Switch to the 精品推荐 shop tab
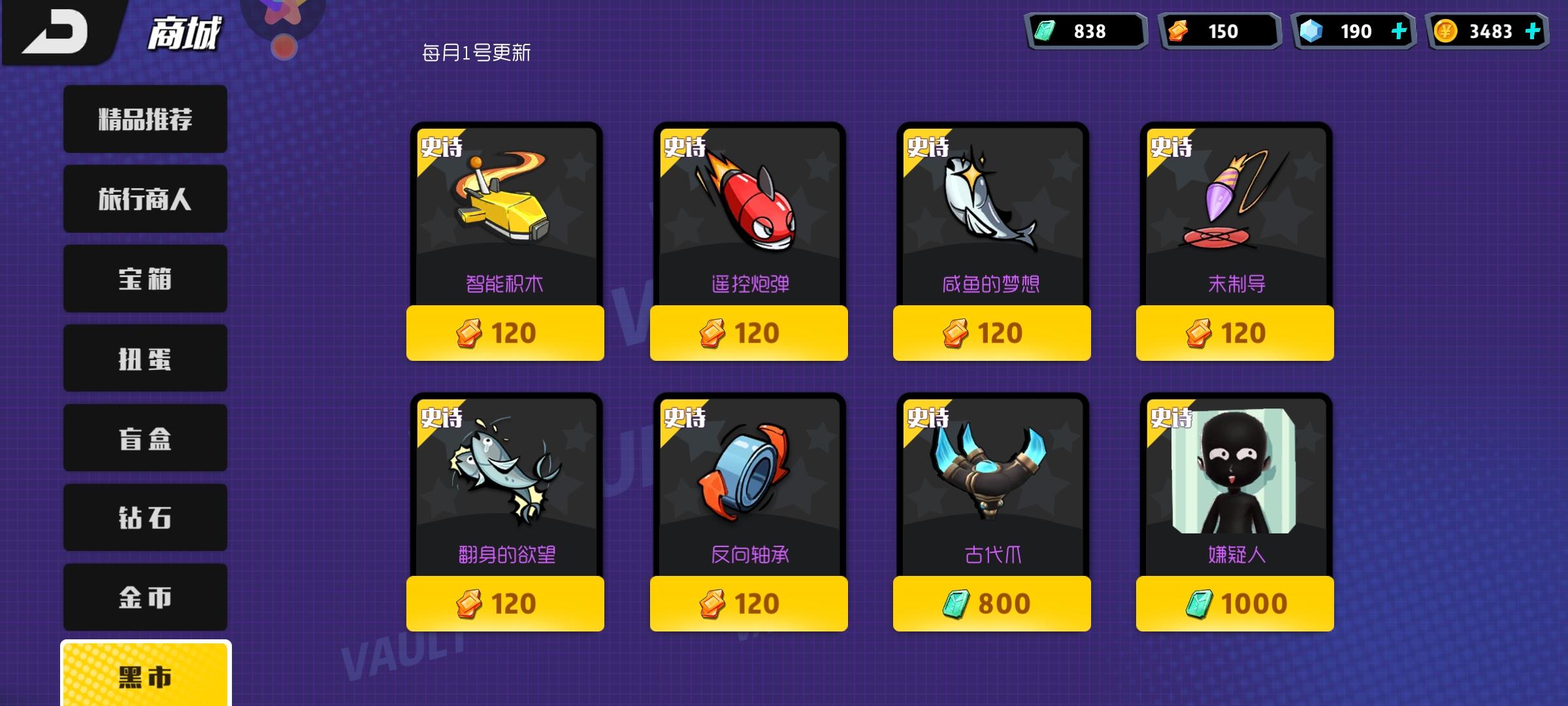Screen dimensions: 1568x706 point(144,119)
